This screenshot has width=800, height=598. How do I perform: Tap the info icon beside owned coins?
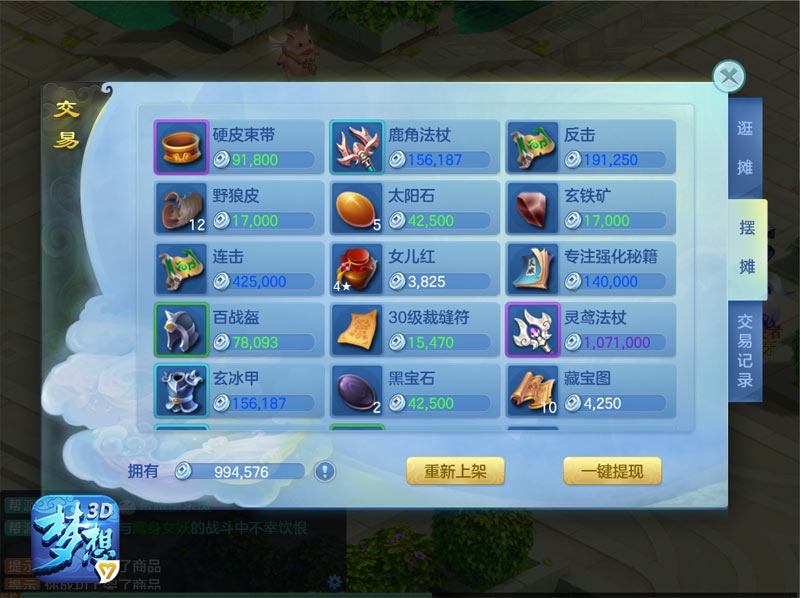point(325,471)
